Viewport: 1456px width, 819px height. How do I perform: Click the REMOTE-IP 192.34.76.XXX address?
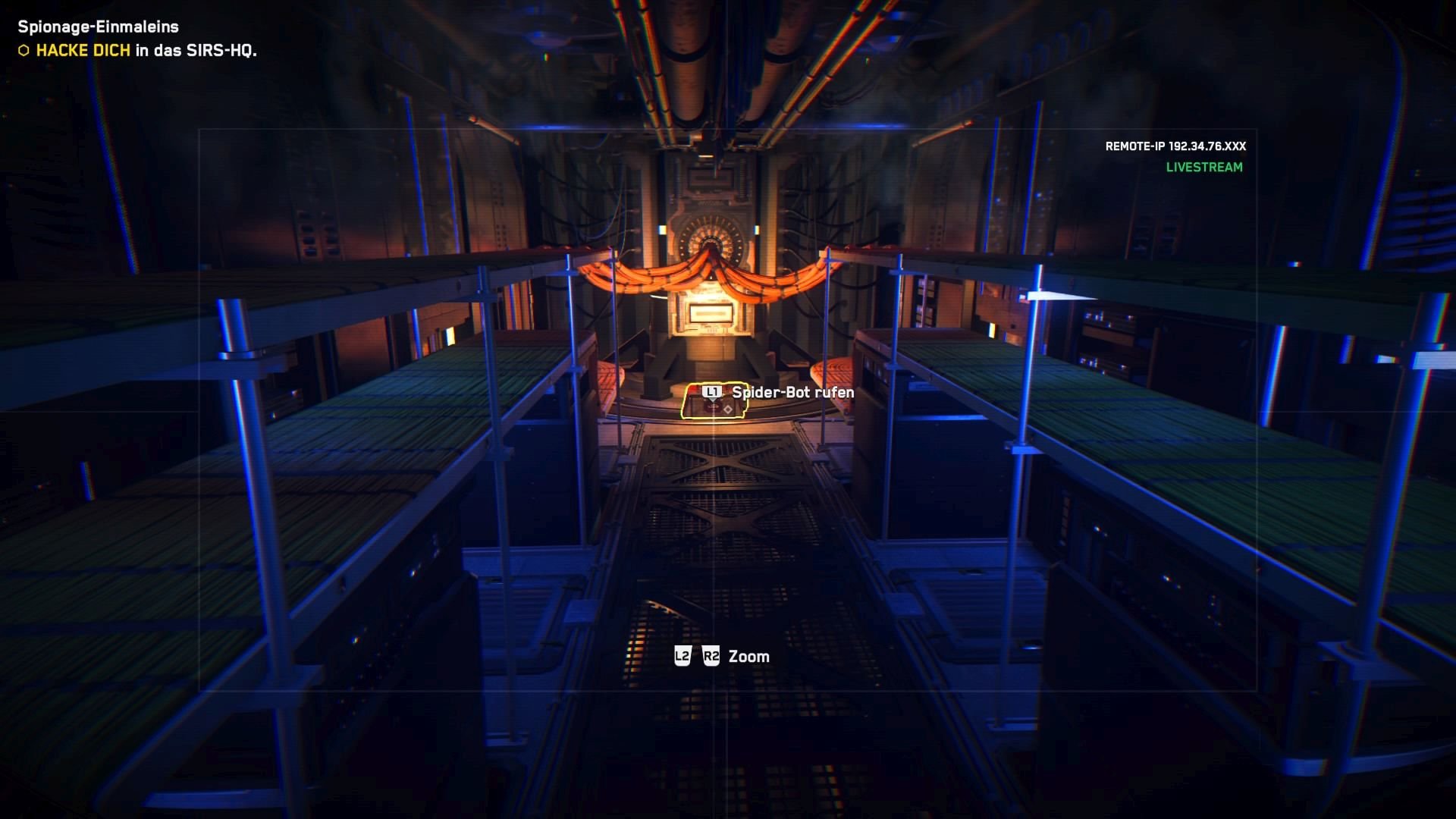pos(1175,146)
